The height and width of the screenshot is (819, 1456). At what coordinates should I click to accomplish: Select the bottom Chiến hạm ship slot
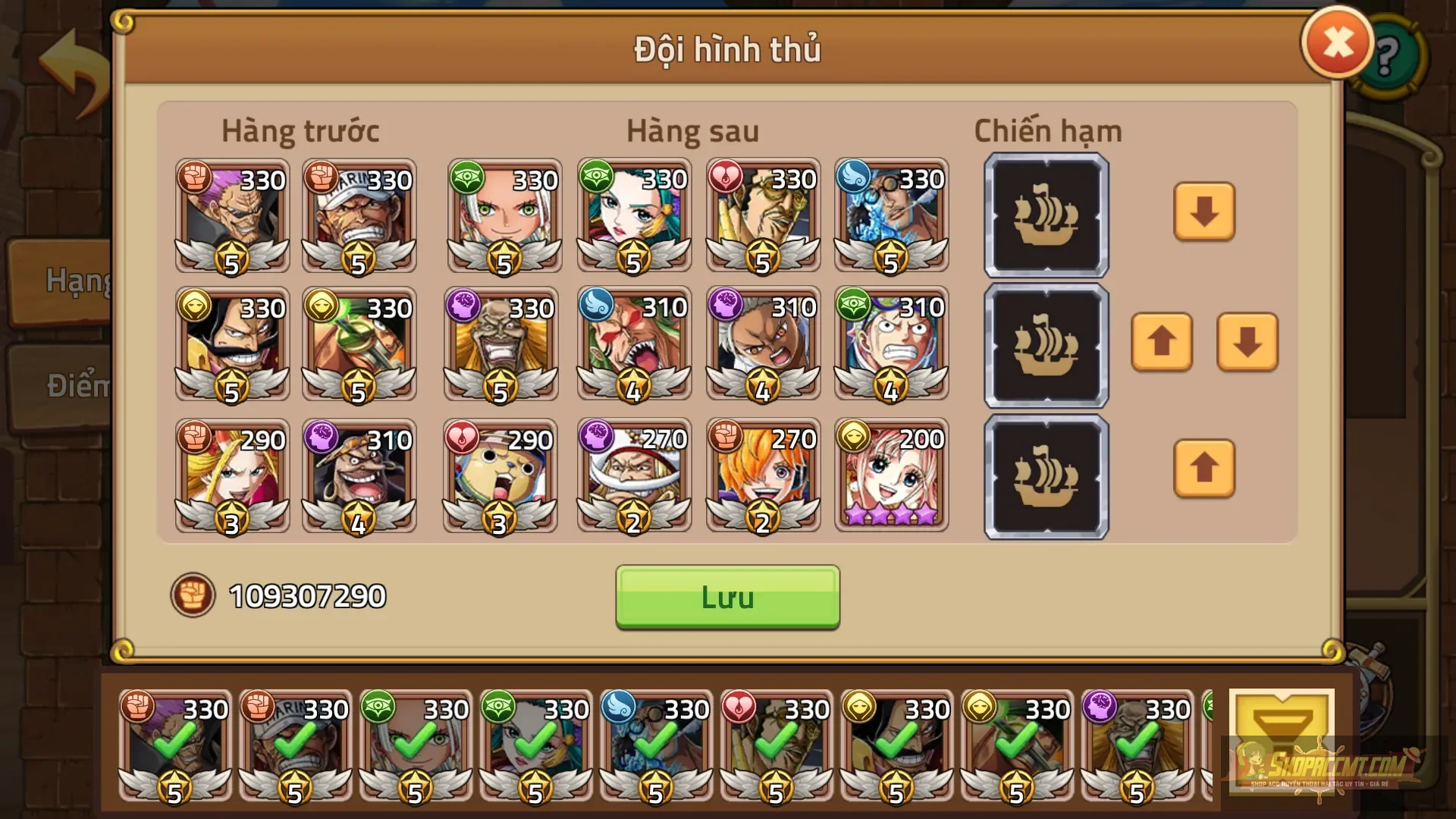coord(1045,475)
